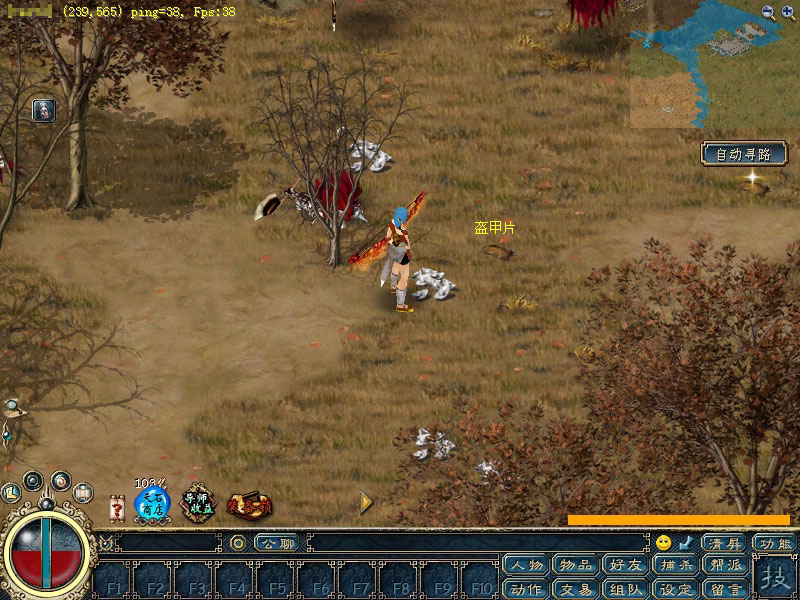Screen dimensions: 800x600
Task: Open the 物品 items bag
Action: pos(576,566)
